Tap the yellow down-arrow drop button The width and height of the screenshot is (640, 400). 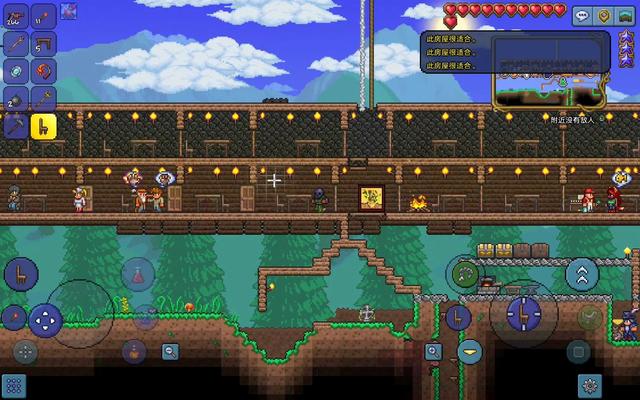point(470,351)
